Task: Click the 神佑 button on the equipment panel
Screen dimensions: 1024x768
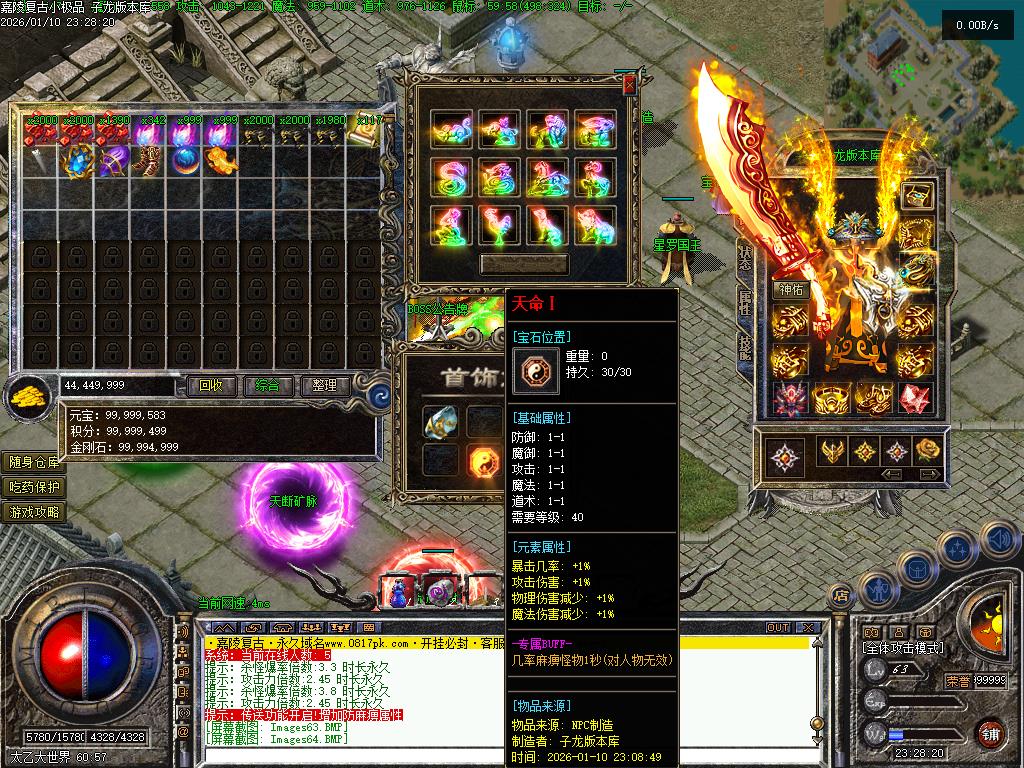Action: click(x=789, y=291)
